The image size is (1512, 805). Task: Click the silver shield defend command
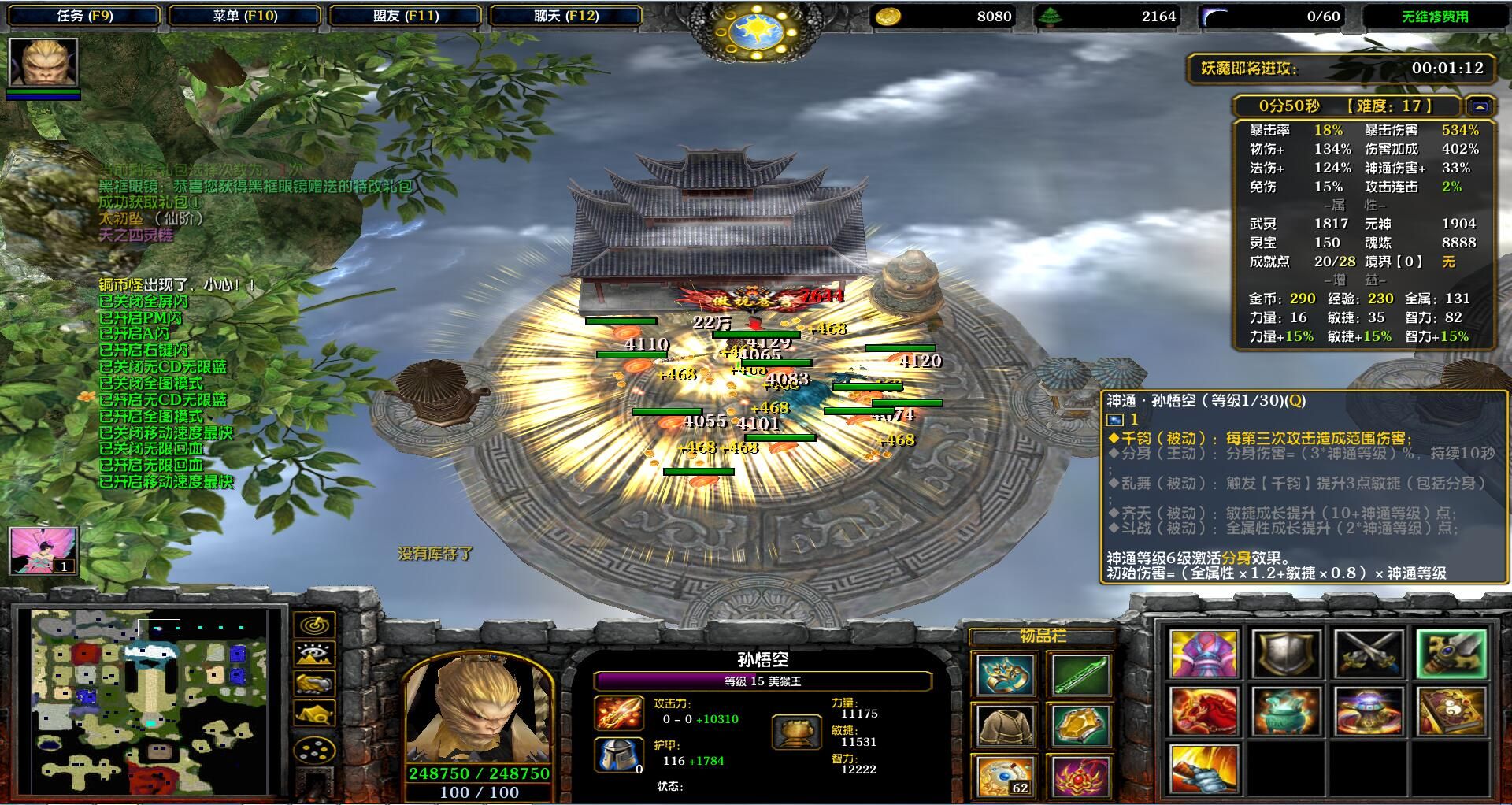pos(1286,654)
